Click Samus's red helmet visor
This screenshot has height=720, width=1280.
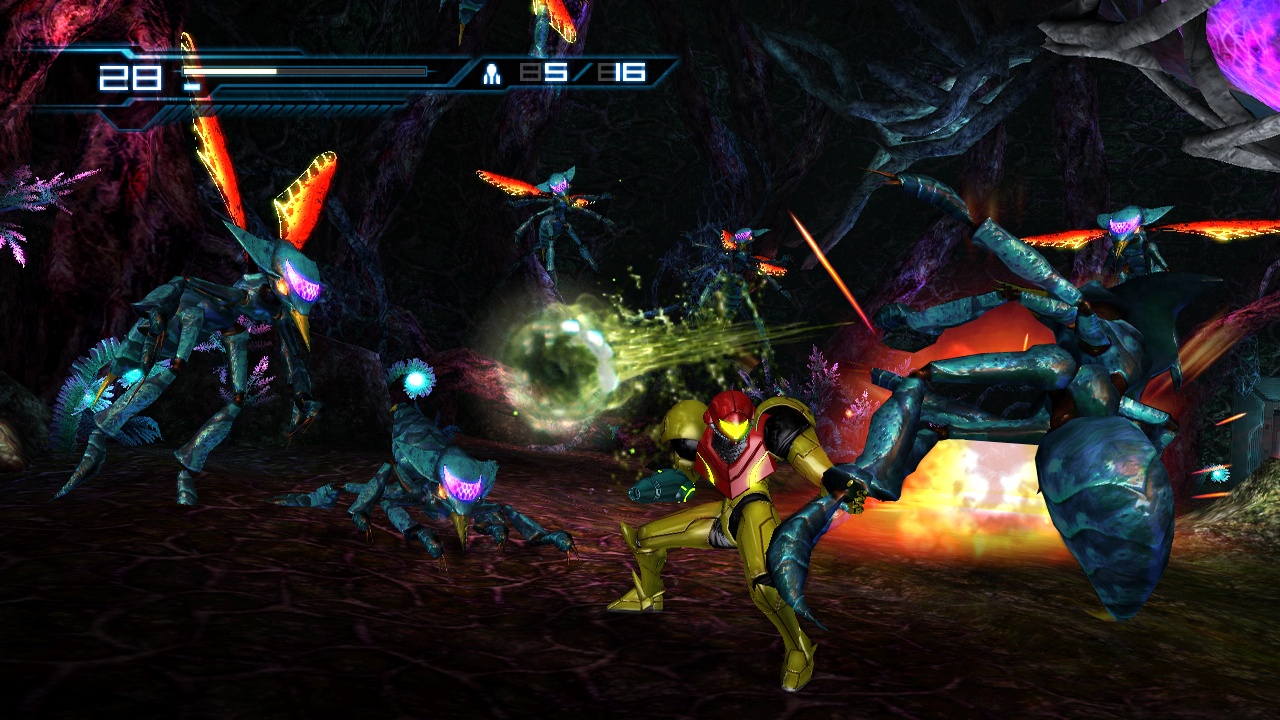(x=733, y=425)
